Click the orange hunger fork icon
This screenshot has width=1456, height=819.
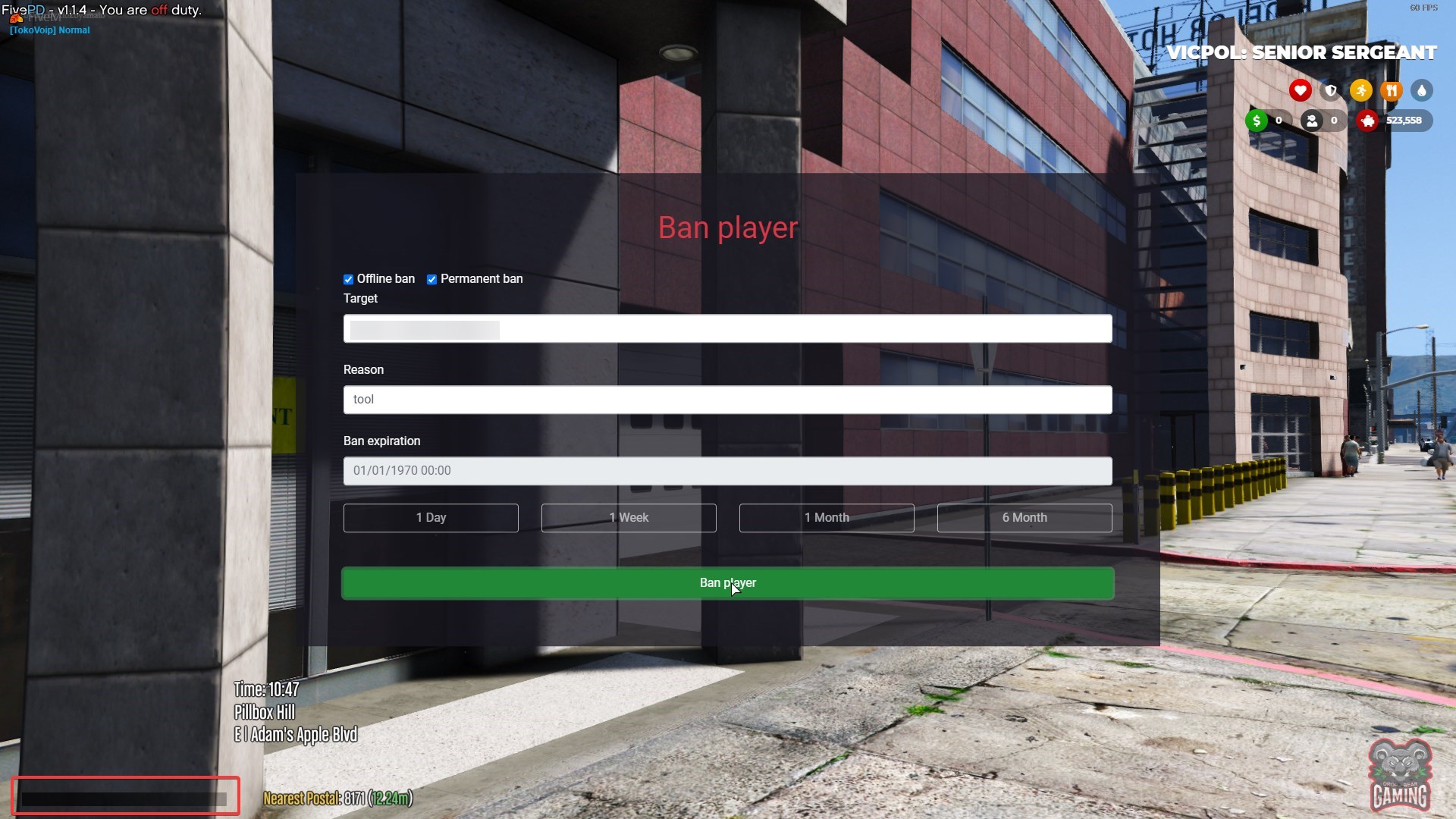pyautogui.click(x=1392, y=90)
